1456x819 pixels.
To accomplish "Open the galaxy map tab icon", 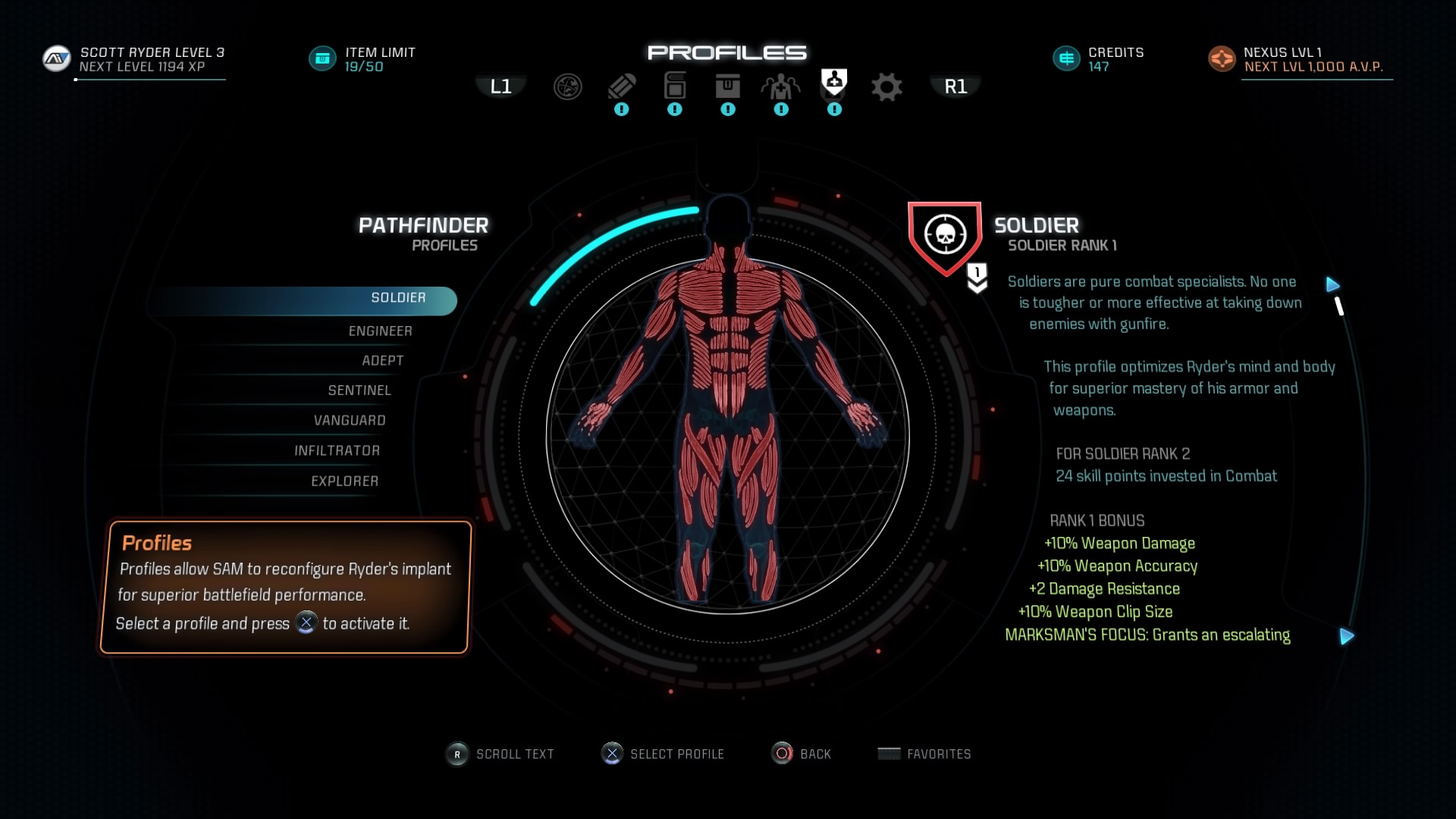I will 567,87.
